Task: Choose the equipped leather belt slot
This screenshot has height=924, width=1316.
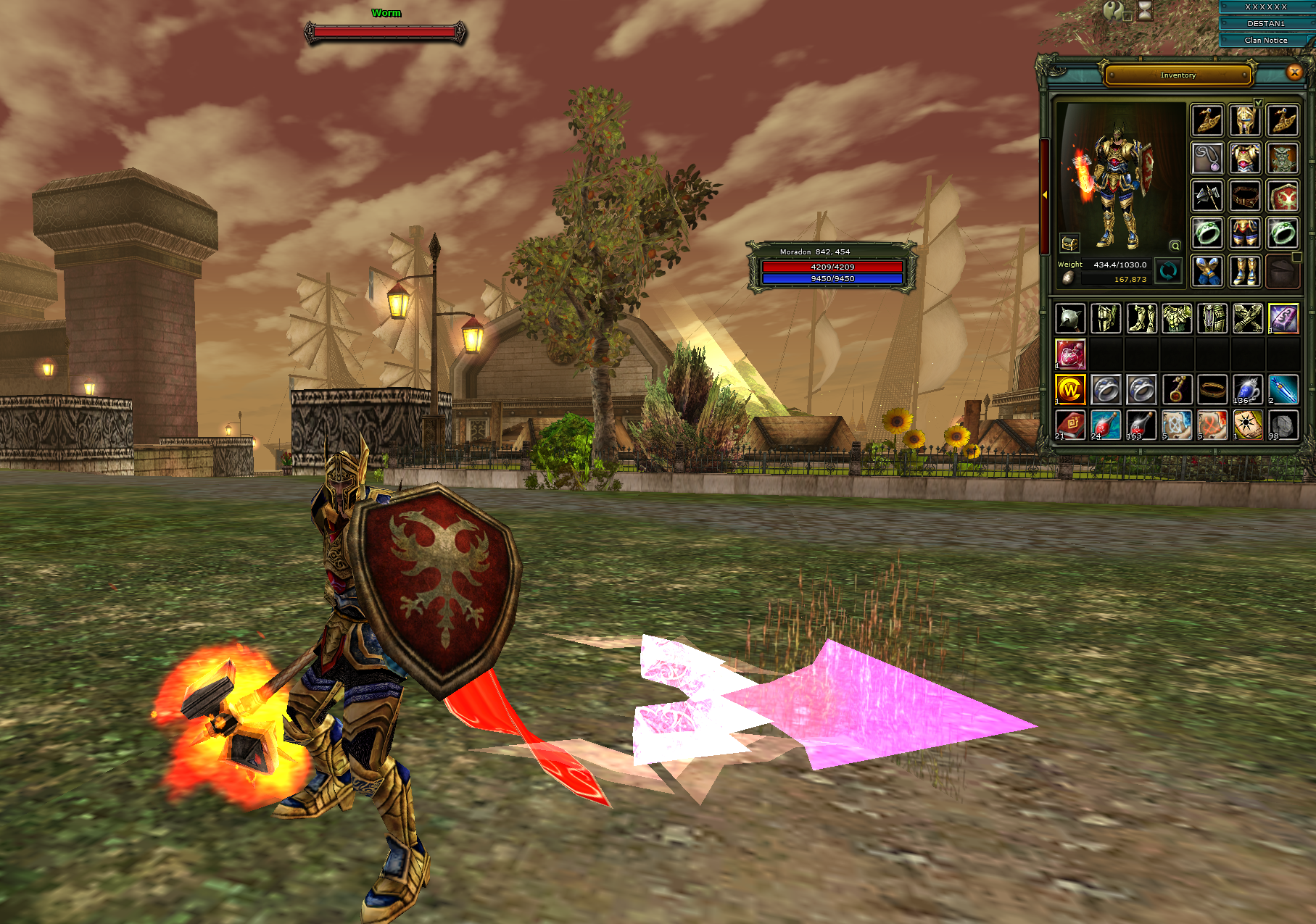Action: tap(1245, 196)
